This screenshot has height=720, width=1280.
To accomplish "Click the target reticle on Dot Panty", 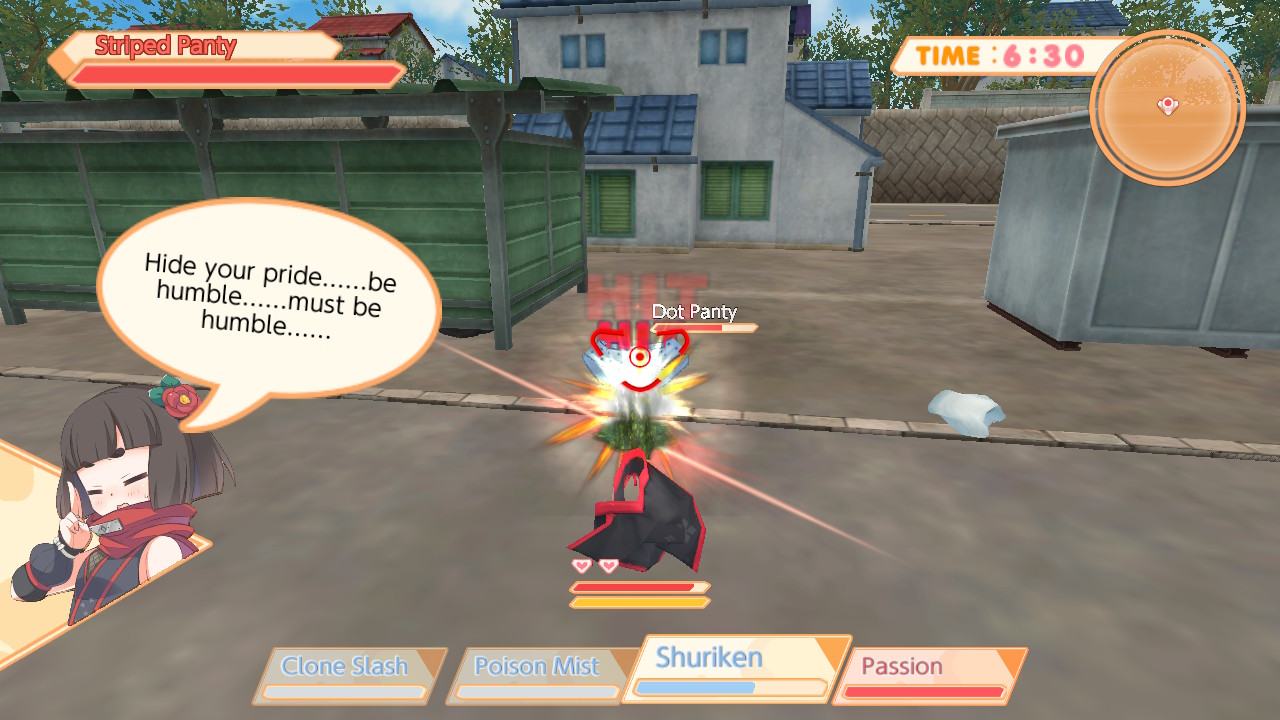I will (x=638, y=355).
